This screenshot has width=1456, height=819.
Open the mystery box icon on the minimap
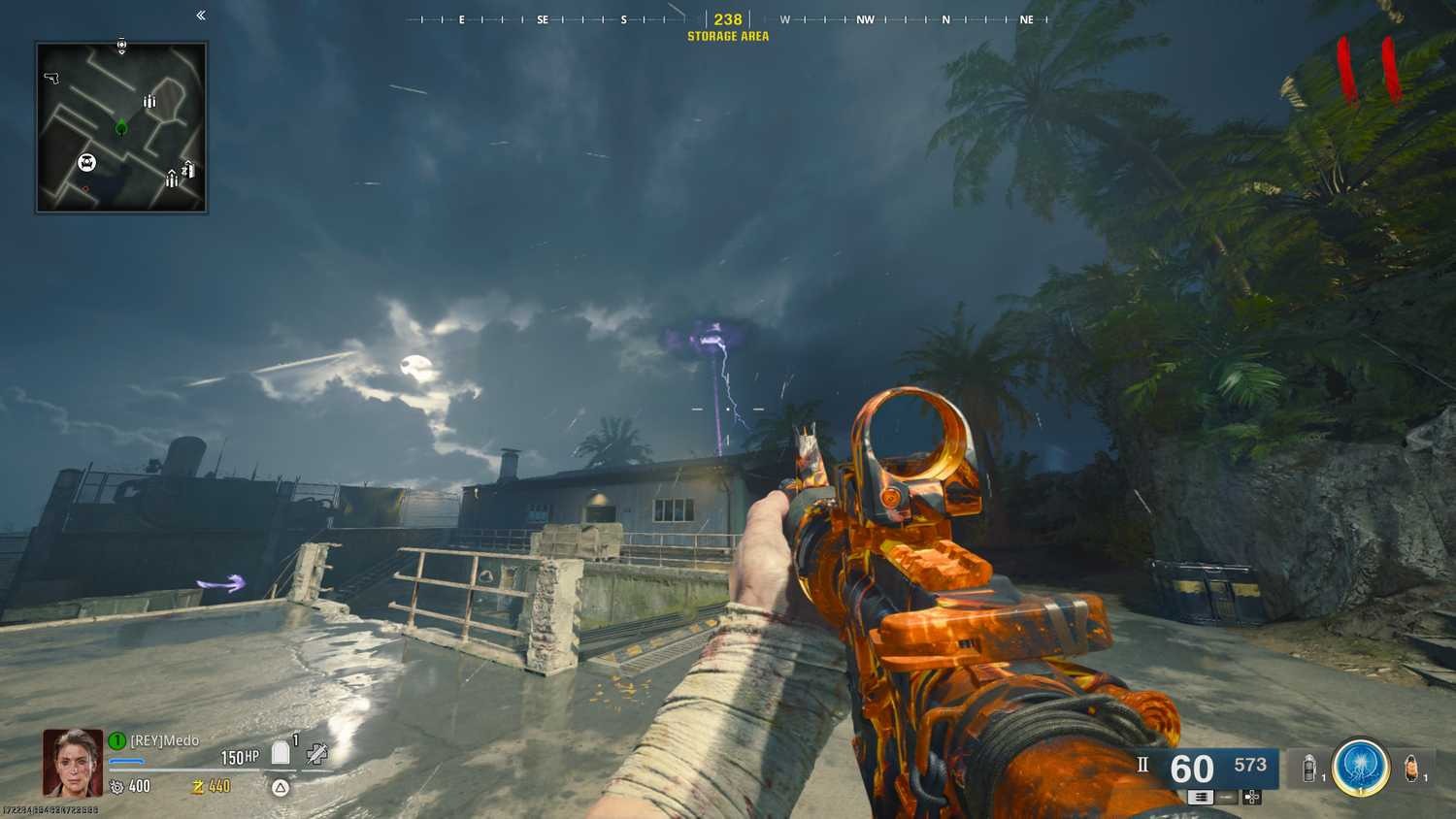point(87,160)
